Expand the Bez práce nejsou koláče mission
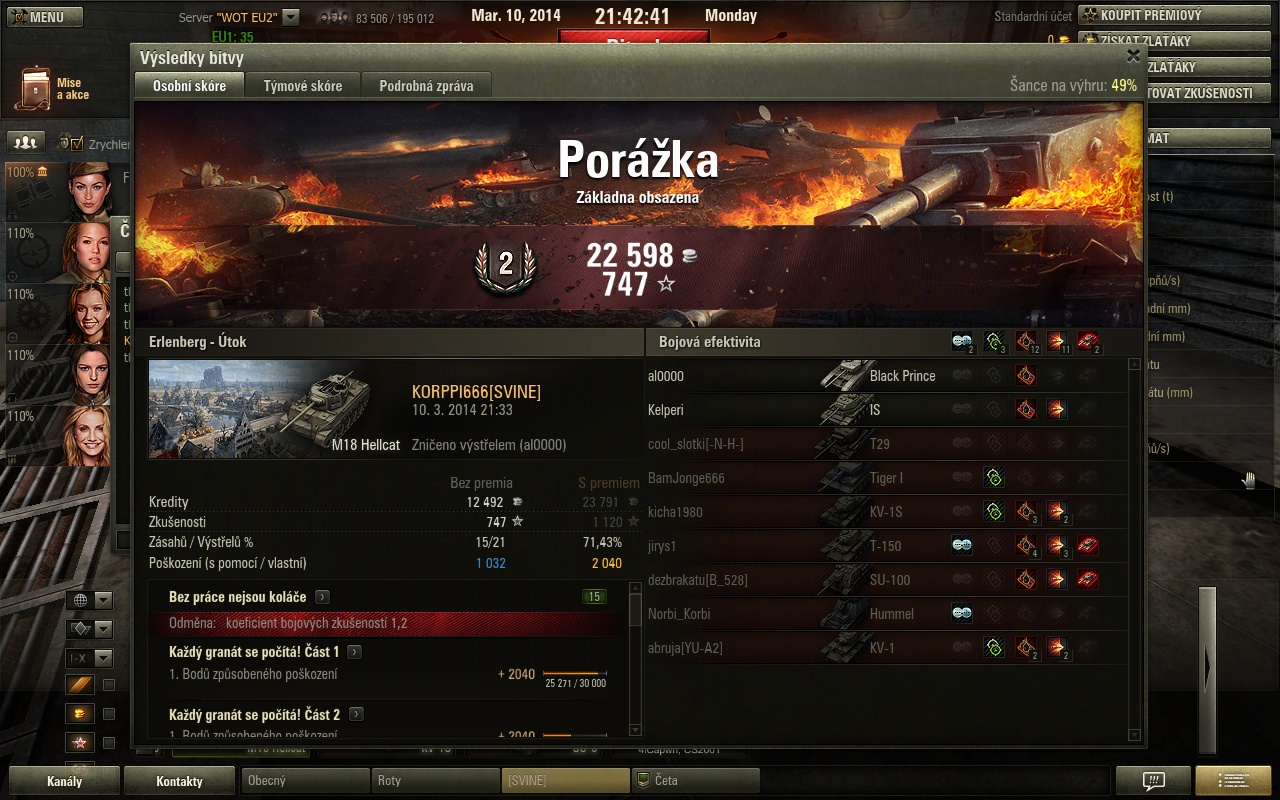Viewport: 1280px width, 800px height. (x=322, y=597)
